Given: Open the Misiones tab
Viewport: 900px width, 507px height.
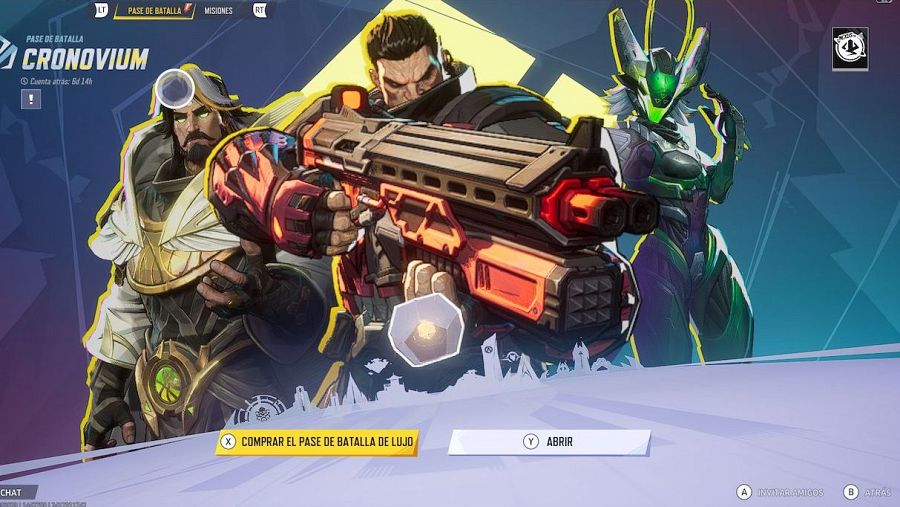Looking at the screenshot, I should pos(218,10).
